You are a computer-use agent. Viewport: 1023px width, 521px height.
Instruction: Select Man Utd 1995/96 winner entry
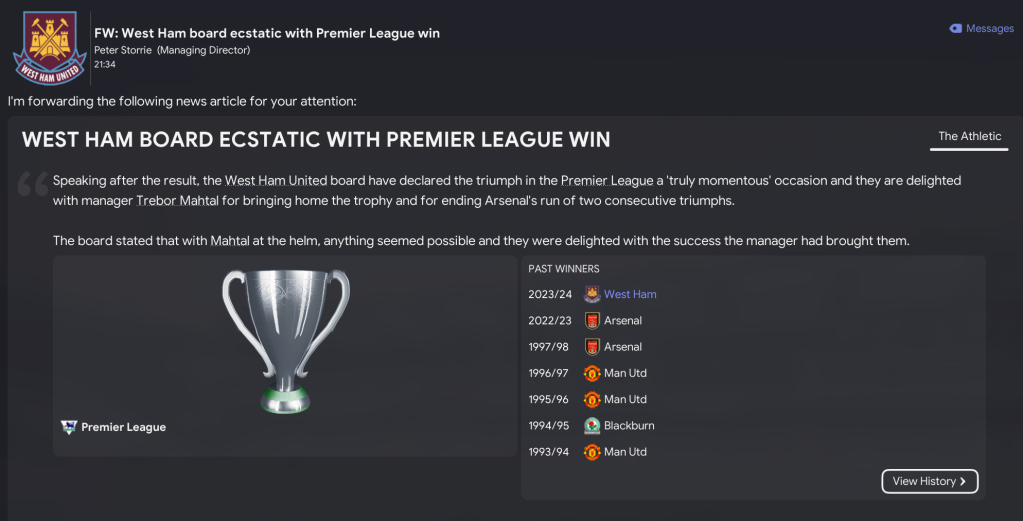[x=625, y=399]
